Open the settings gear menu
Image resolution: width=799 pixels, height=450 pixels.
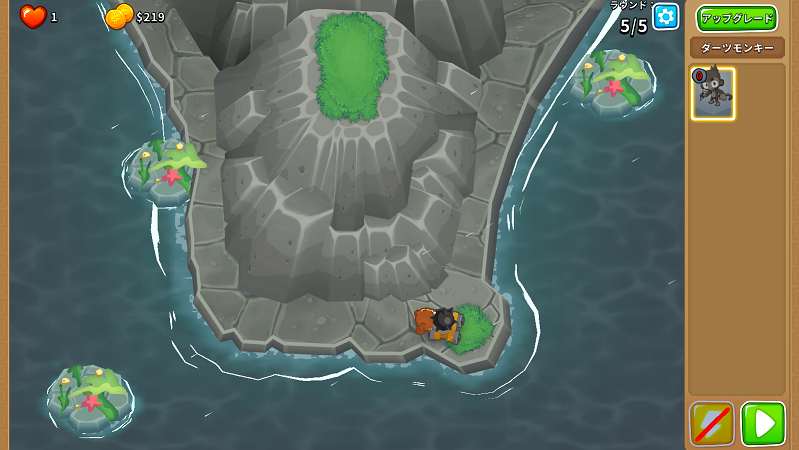pyautogui.click(x=665, y=17)
